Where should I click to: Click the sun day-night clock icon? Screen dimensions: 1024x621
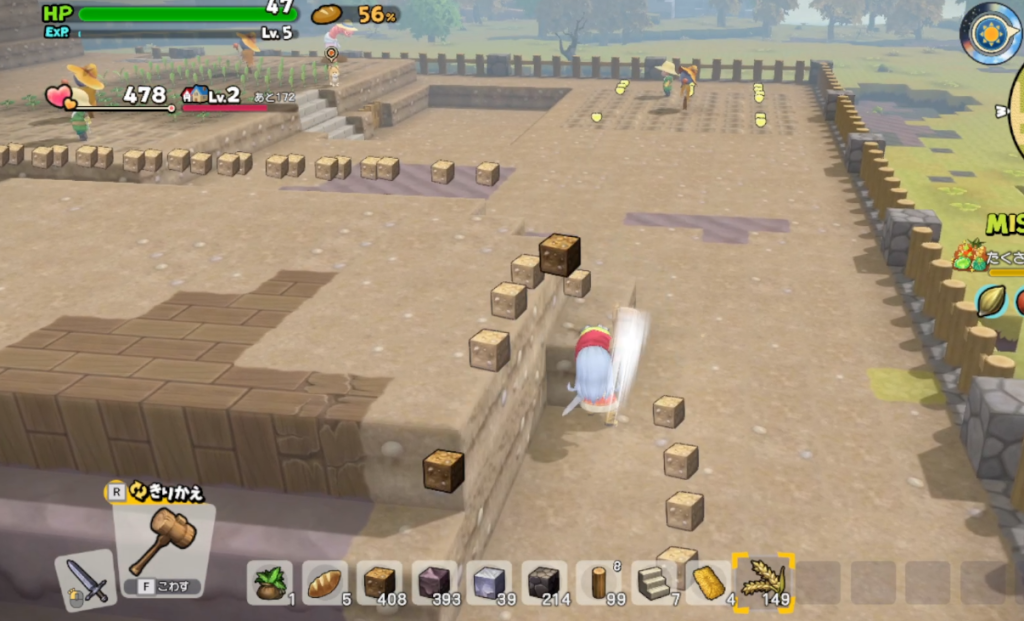(990, 32)
